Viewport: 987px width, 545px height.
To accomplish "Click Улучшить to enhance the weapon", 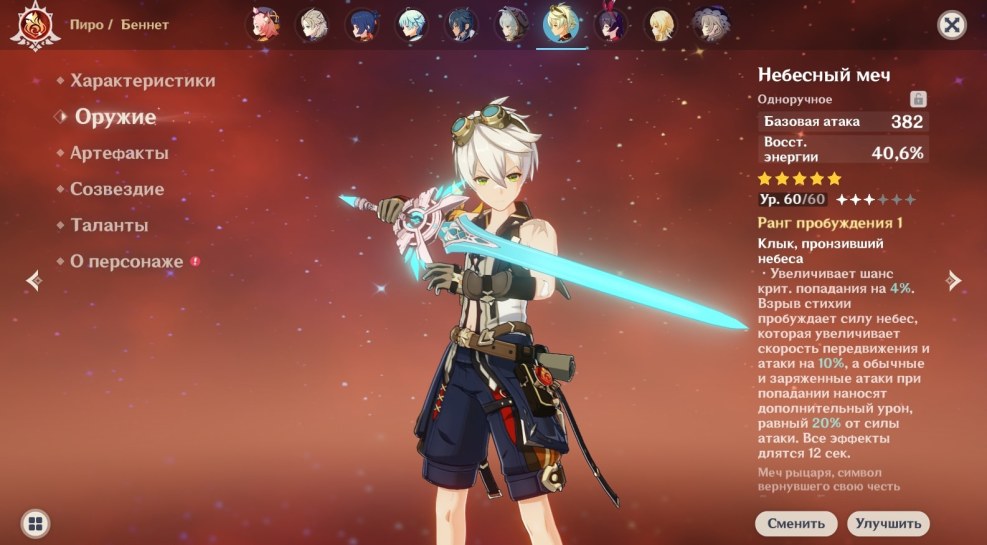I will 888,523.
